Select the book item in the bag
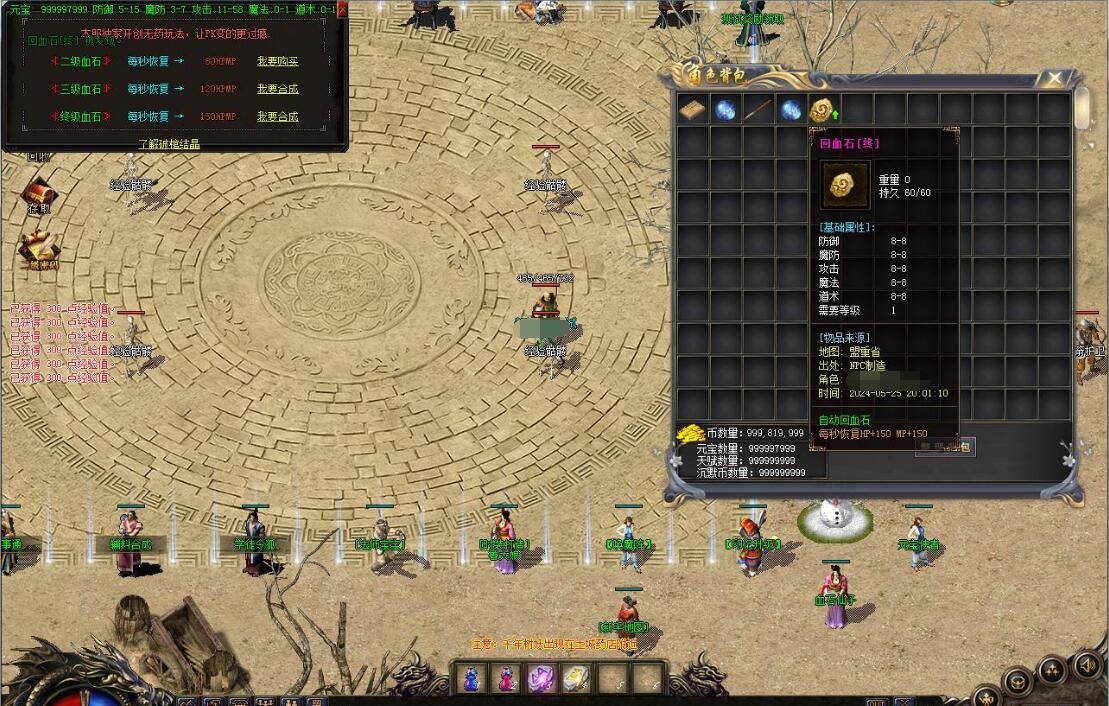Viewport: 1109px width, 706px height. coord(693,109)
